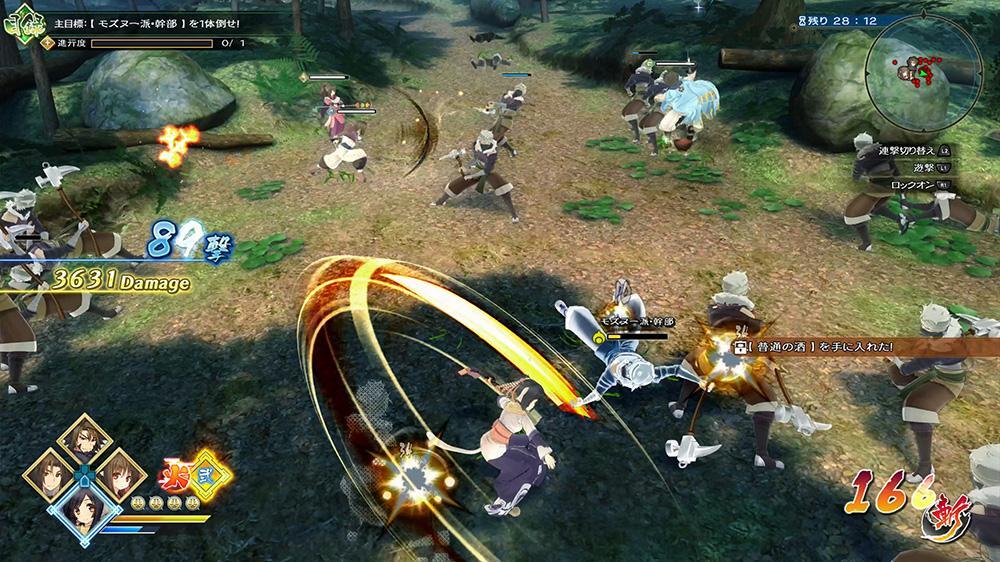Select the 連撃切り替え combo switch entry
Viewport: 1000px width, 562px height.
click(905, 149)
